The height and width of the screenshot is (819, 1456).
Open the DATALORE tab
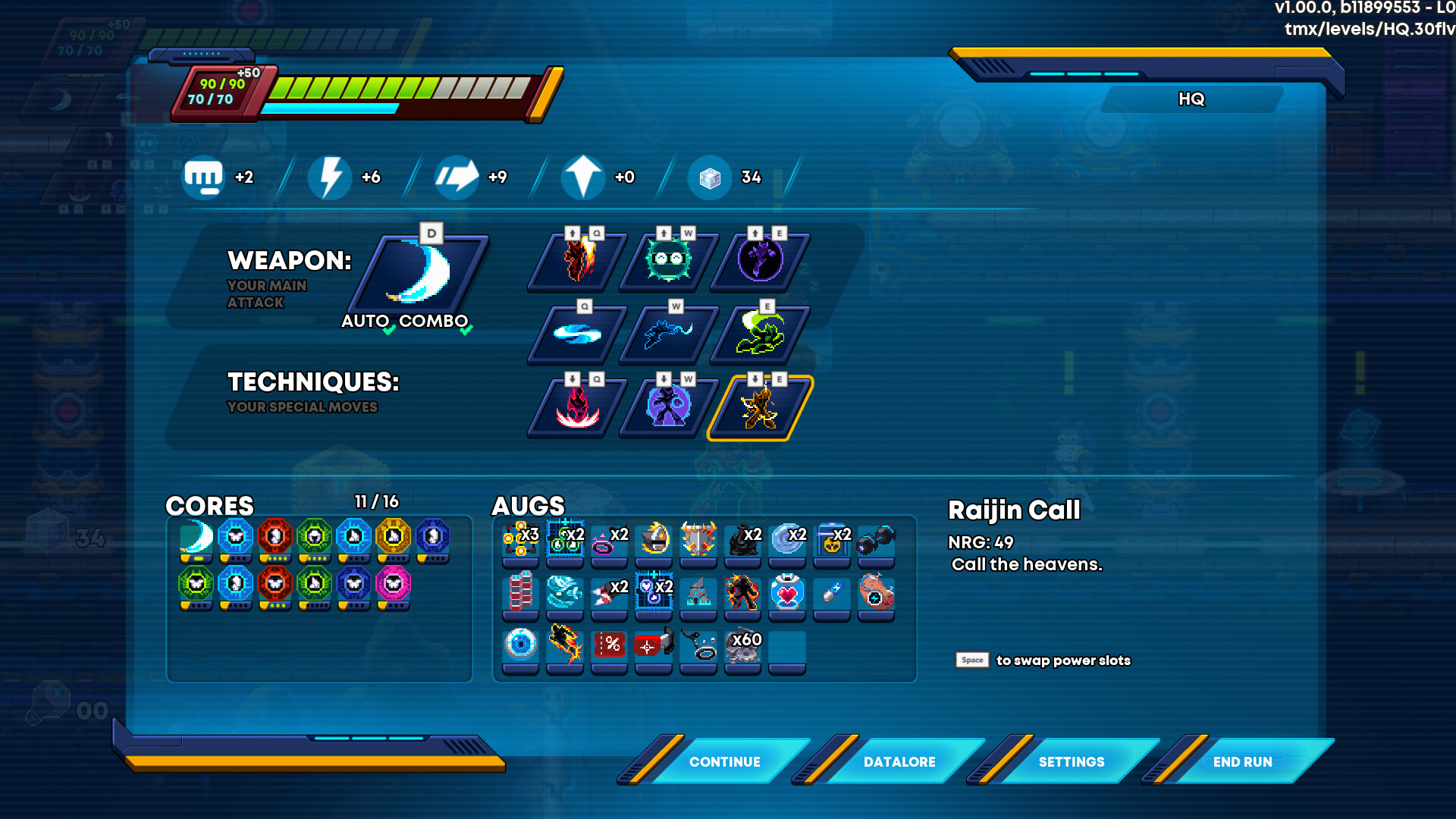coord(899,761)
